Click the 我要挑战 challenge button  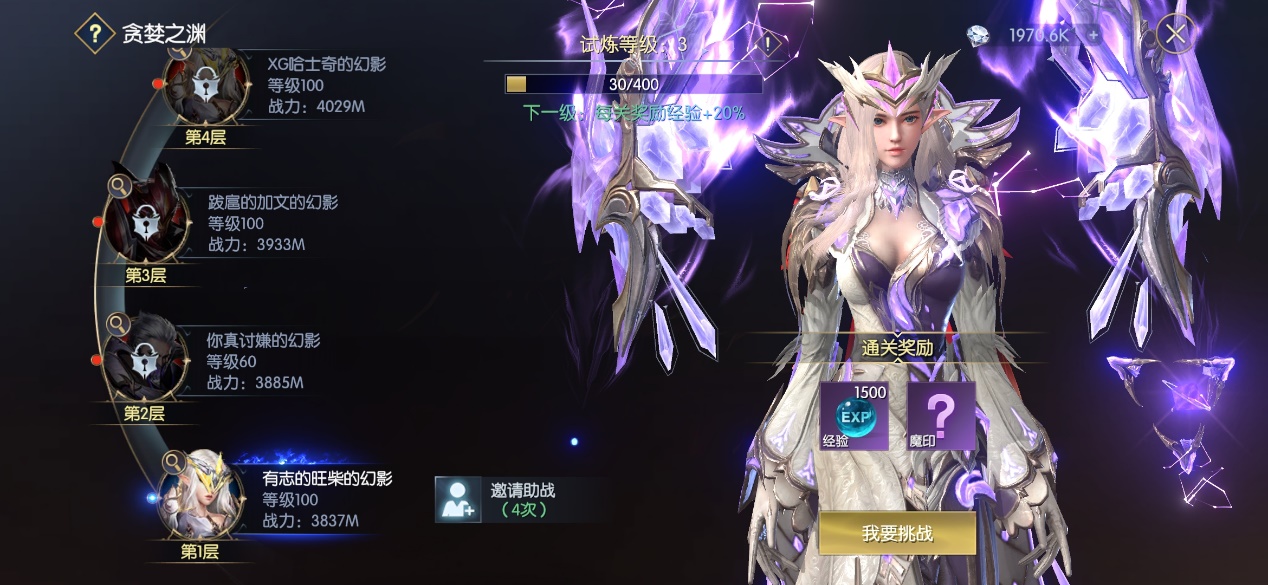tap(897, 533)
